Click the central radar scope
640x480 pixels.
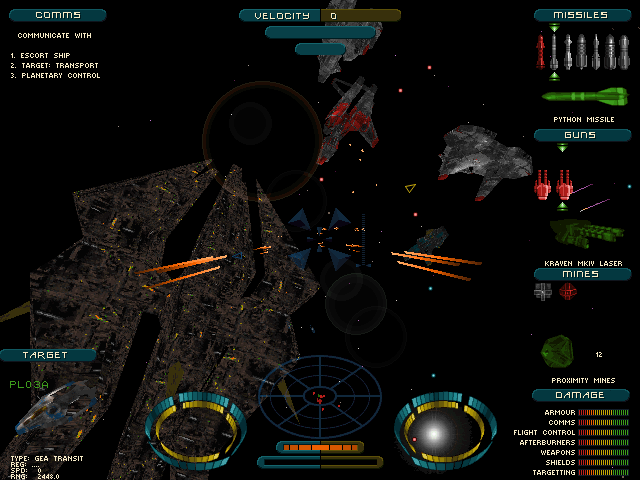pyautogui.click(x=320, y=393)
